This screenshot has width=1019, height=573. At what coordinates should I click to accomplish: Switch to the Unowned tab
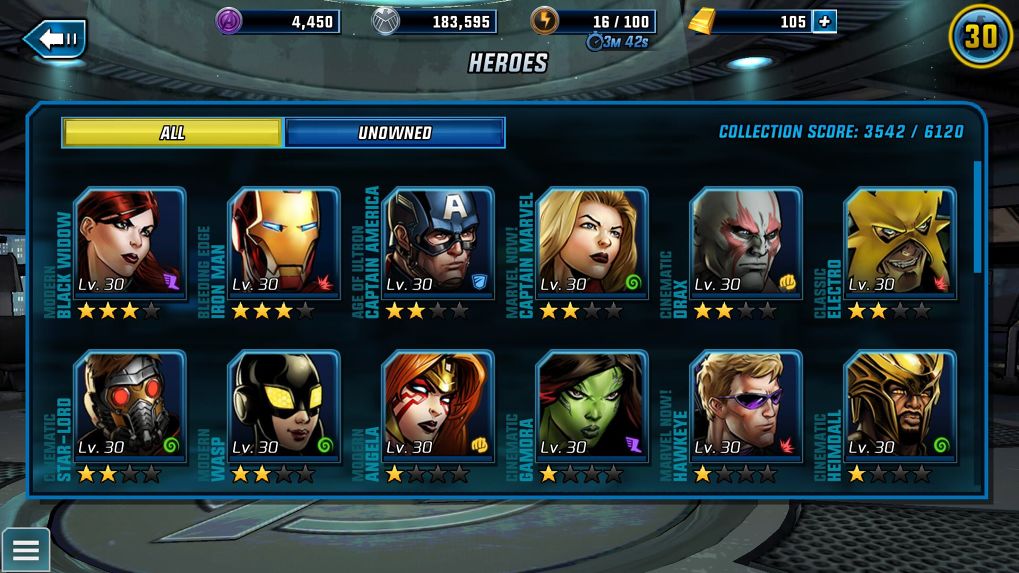point(395,133)
